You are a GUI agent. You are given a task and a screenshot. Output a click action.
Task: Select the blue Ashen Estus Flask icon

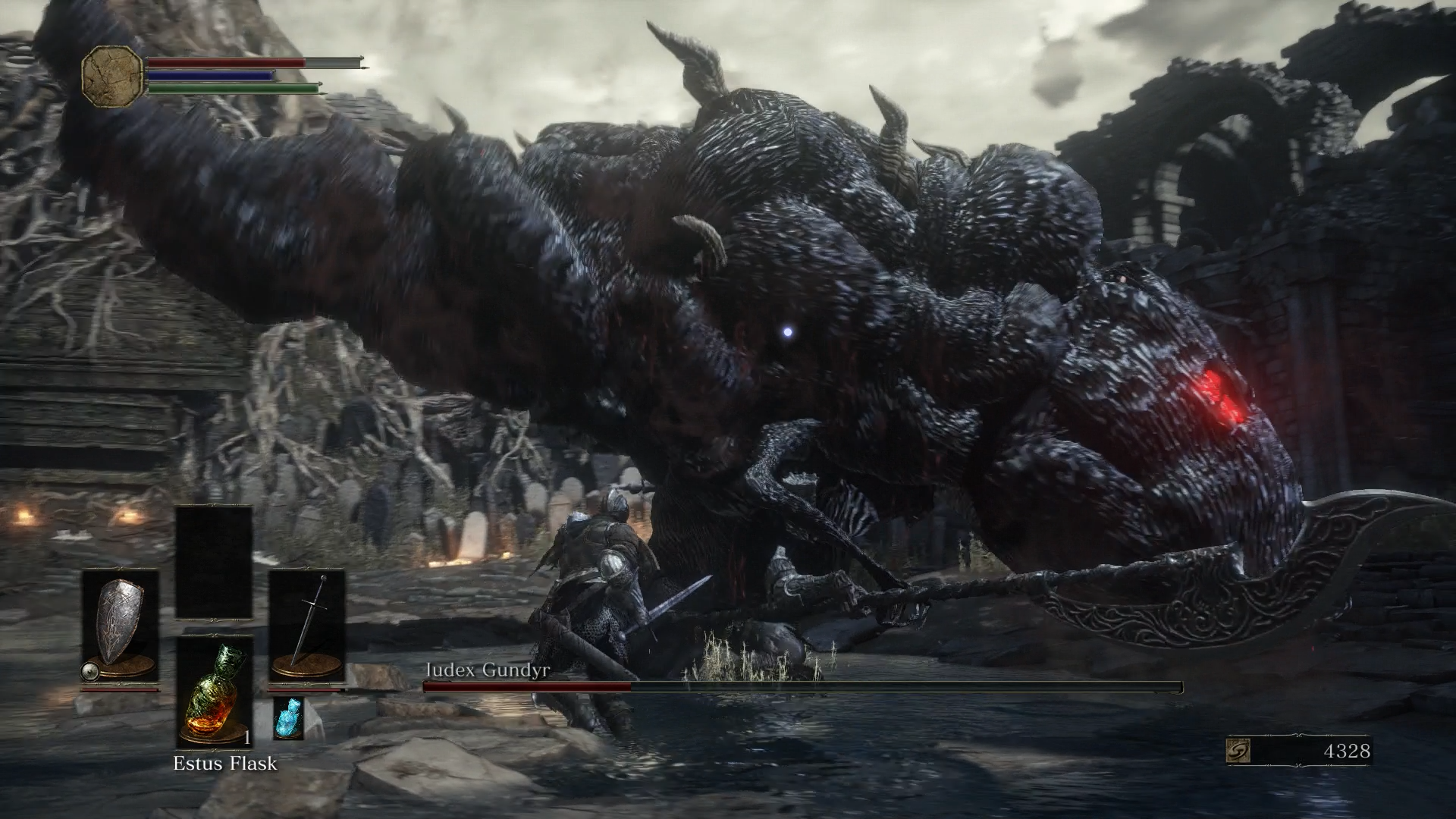click(288, 718)
